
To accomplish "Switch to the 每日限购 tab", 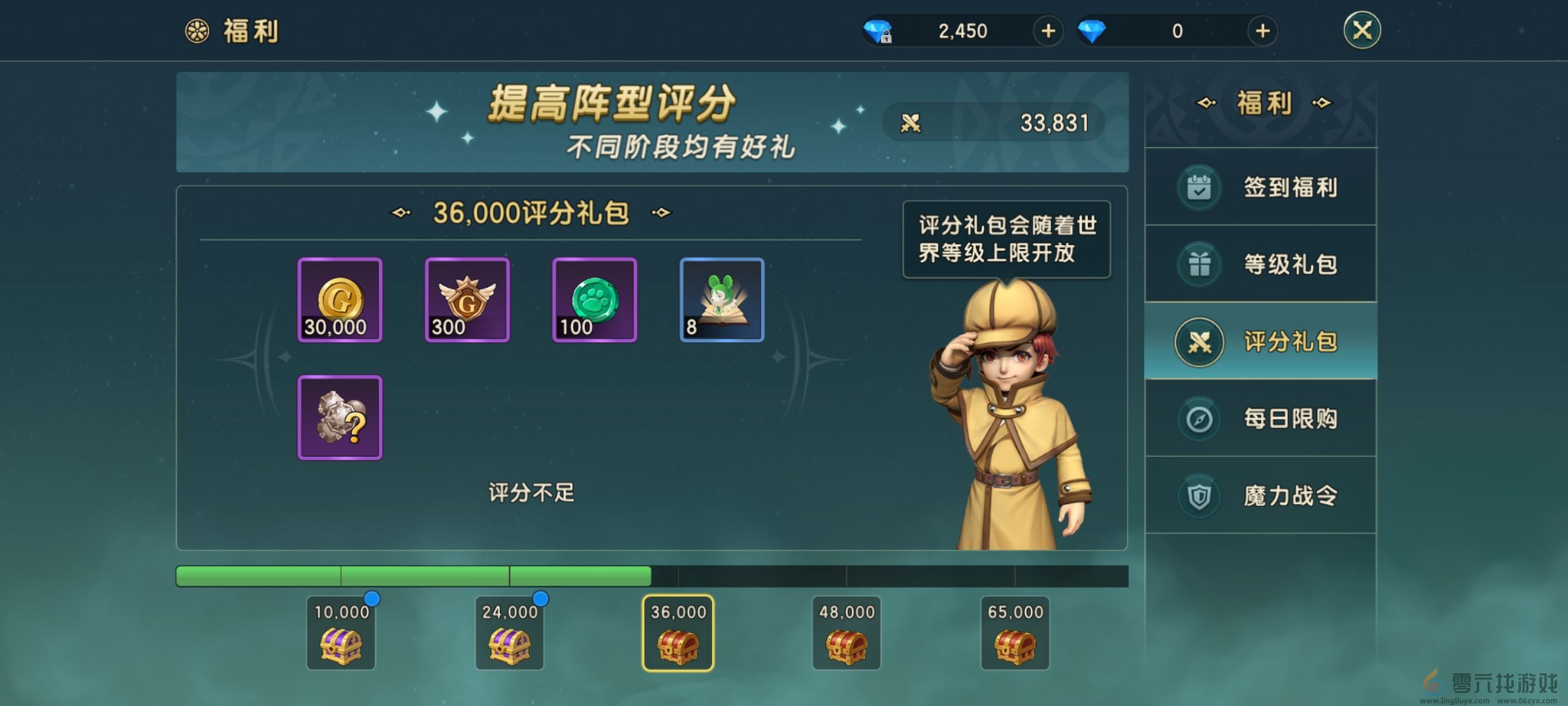I will tap(1261, 419).
